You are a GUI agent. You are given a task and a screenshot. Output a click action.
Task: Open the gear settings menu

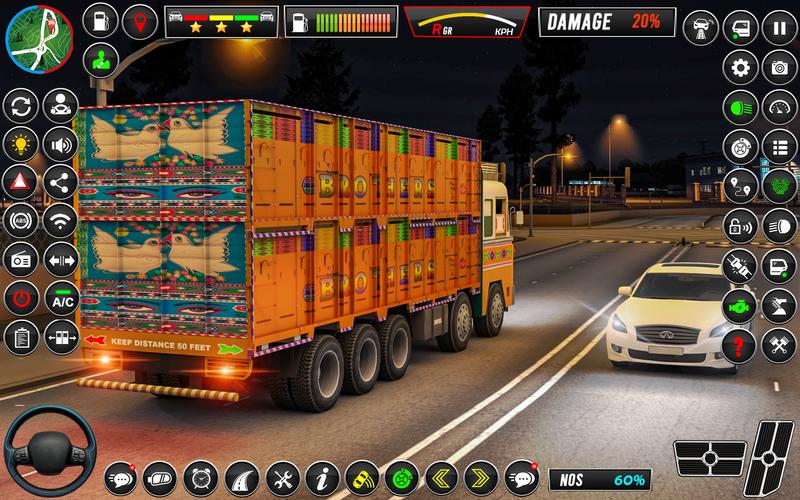(740, 67)
